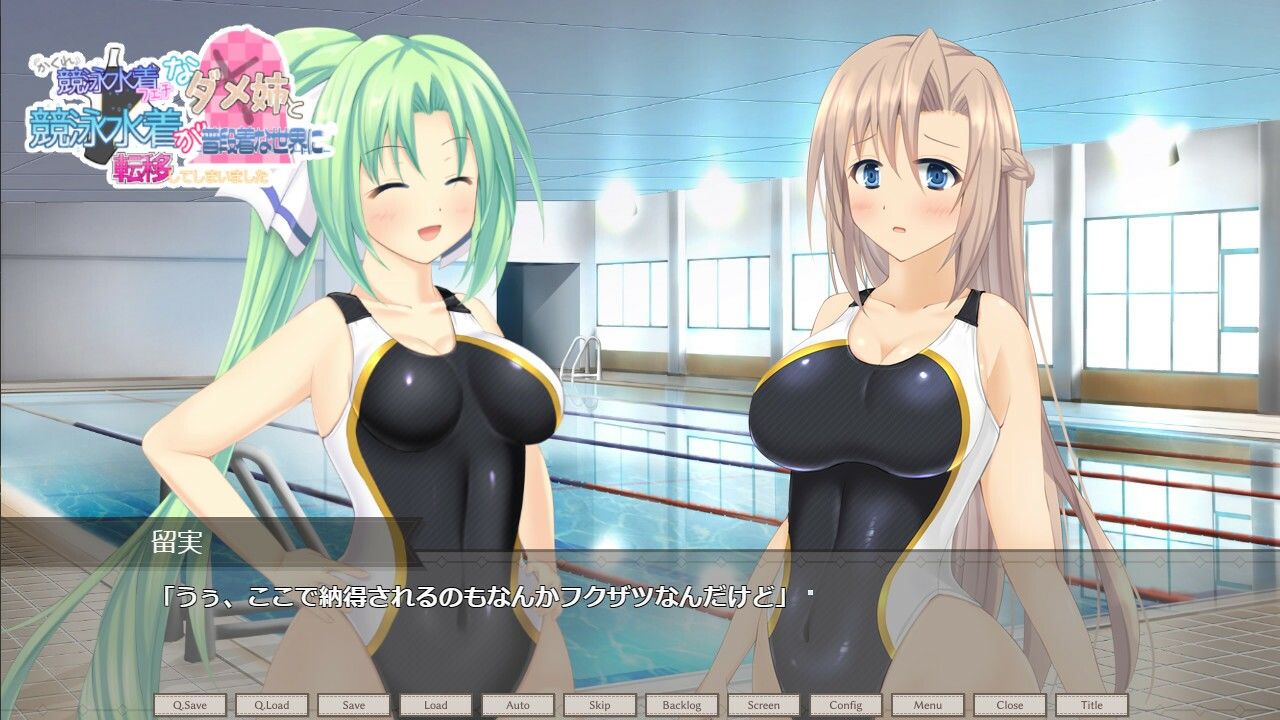Show the Backlog history
Image resolution: width=1280 pixels, height=720 pixels.
point(682,705)
